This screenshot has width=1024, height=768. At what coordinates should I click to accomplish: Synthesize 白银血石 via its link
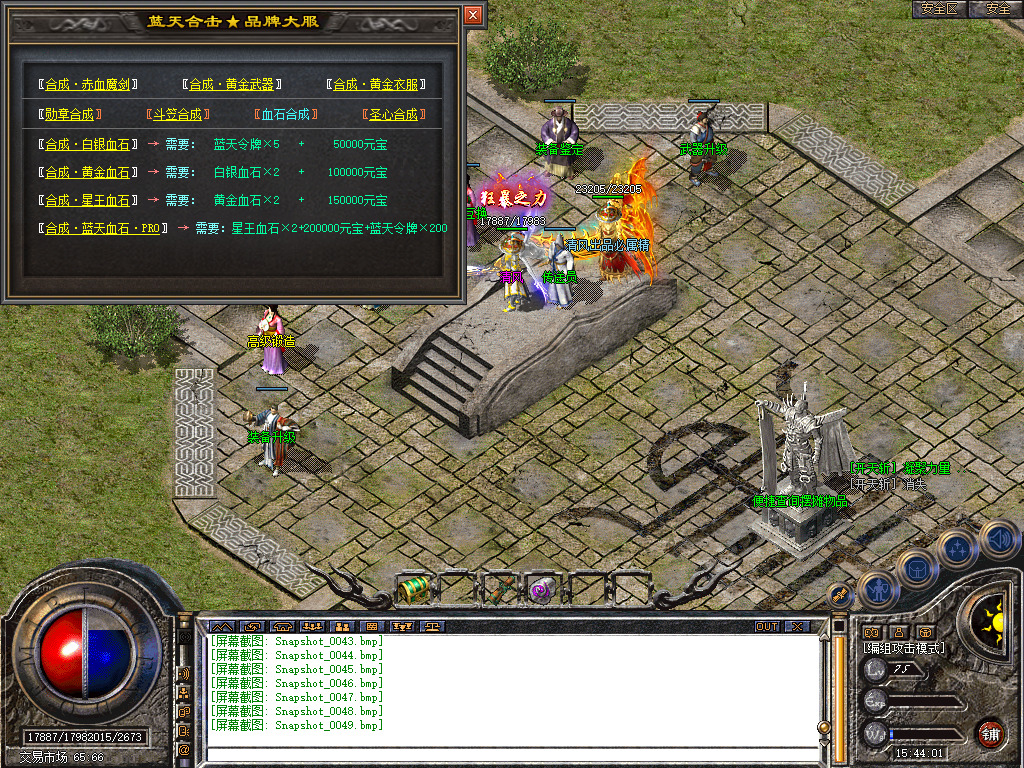point(87,144)
